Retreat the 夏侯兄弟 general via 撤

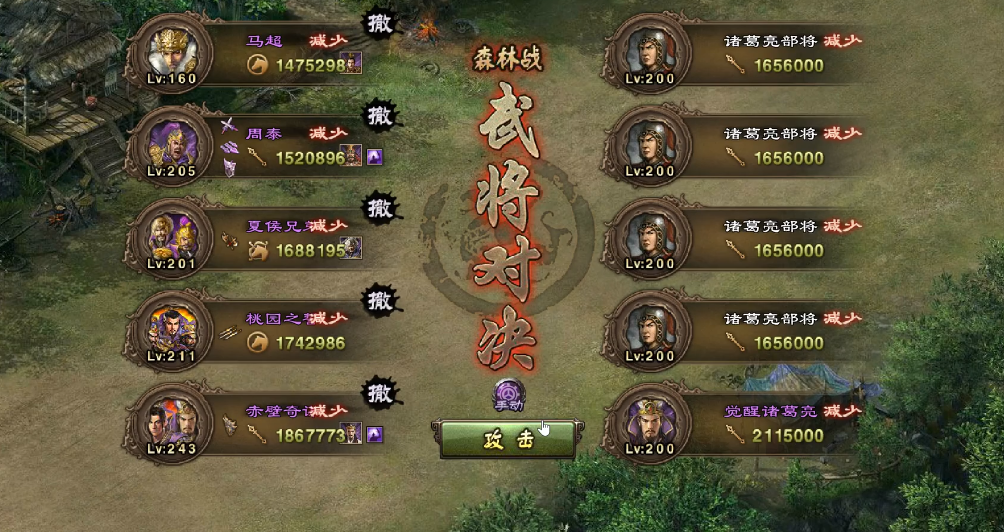tap(379, 208)
